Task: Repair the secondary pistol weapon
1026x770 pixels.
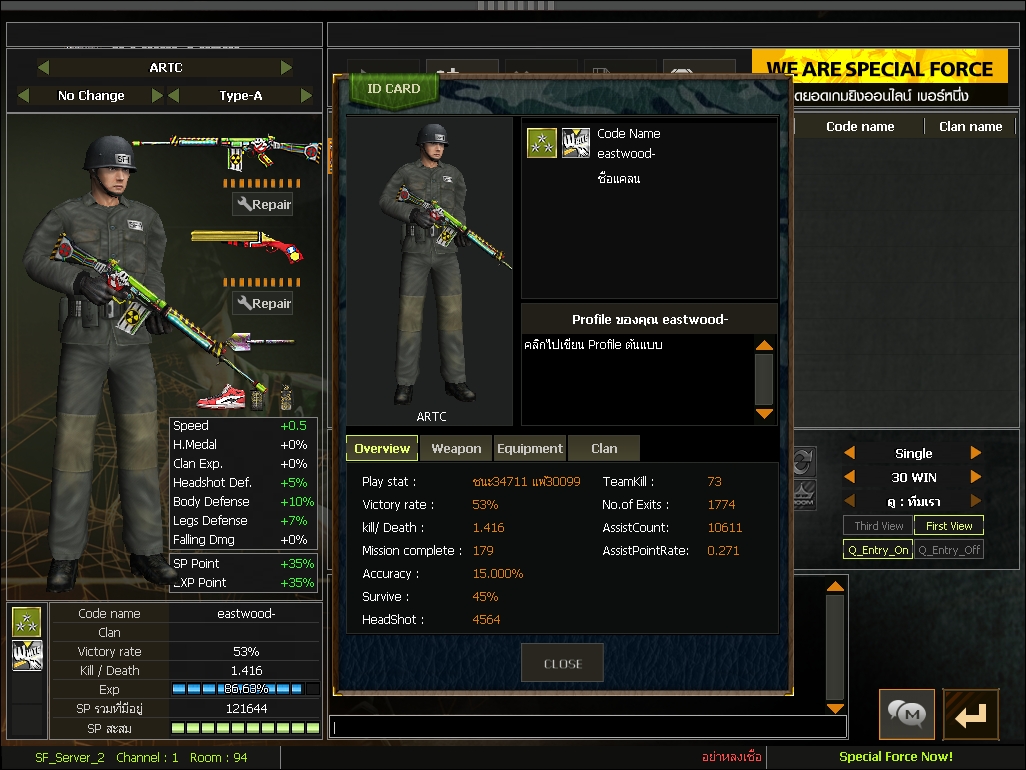Action: 263,304
